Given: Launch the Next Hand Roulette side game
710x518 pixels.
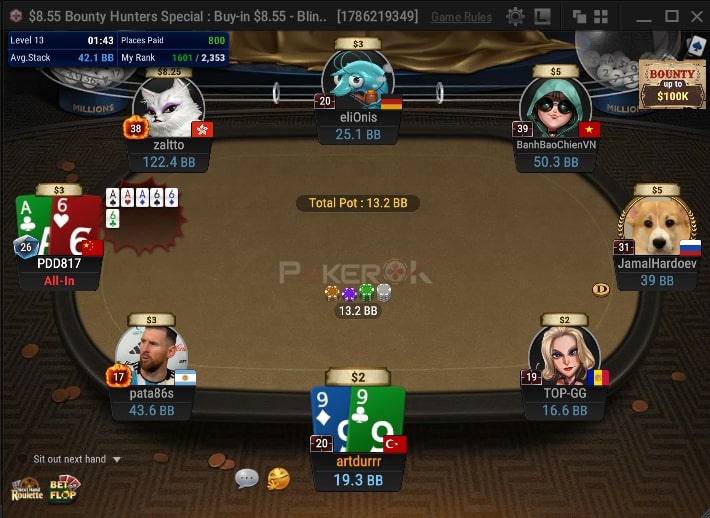Looking at the screenshot, I should [26, 489].
